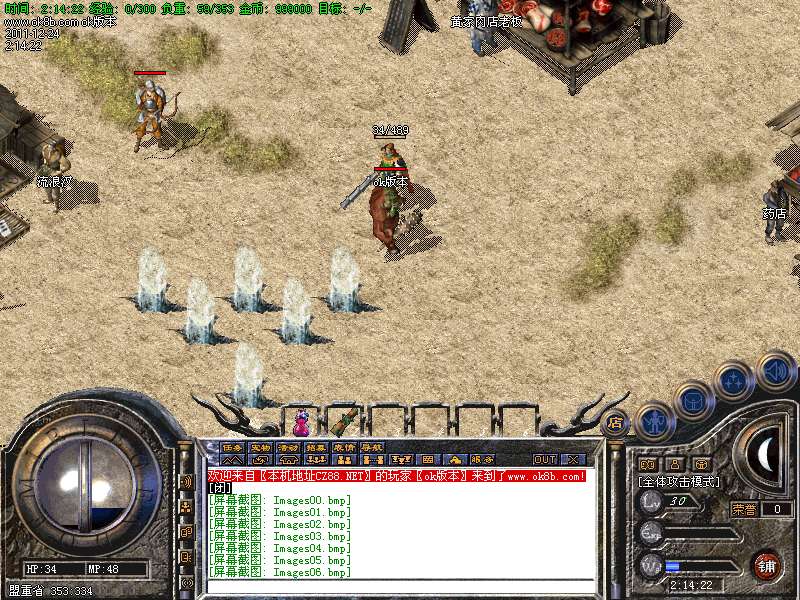The height and width of the screenshot is (600, 800).
Task: Use the red potion in the belt slot
Action: [301, 421]
